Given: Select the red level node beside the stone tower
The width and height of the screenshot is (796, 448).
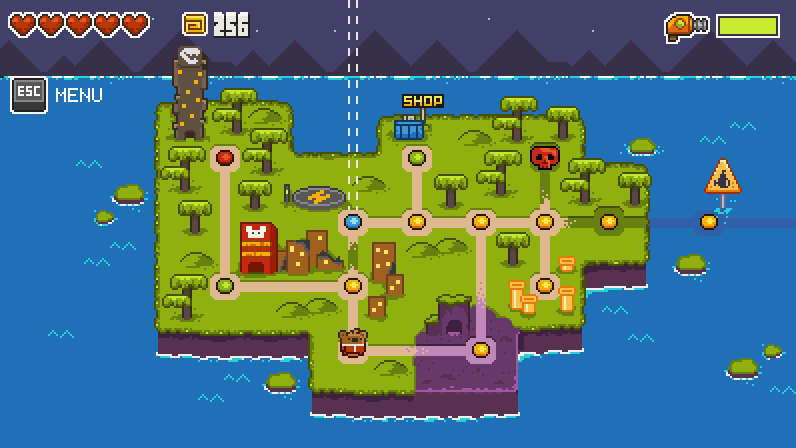Looking at the screenshot, I should (x=225, y=157).
